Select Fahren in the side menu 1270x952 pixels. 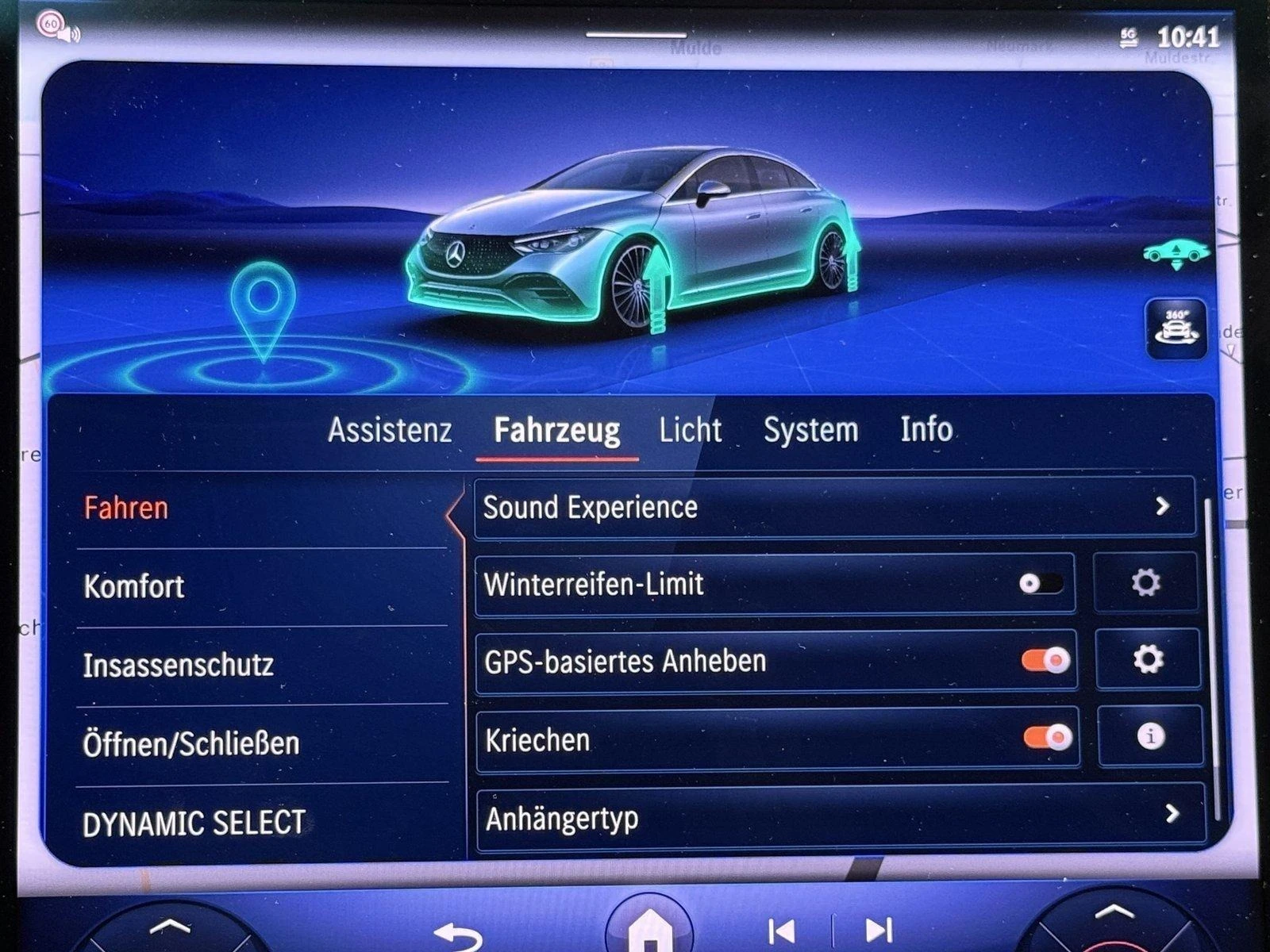point(127,508)
